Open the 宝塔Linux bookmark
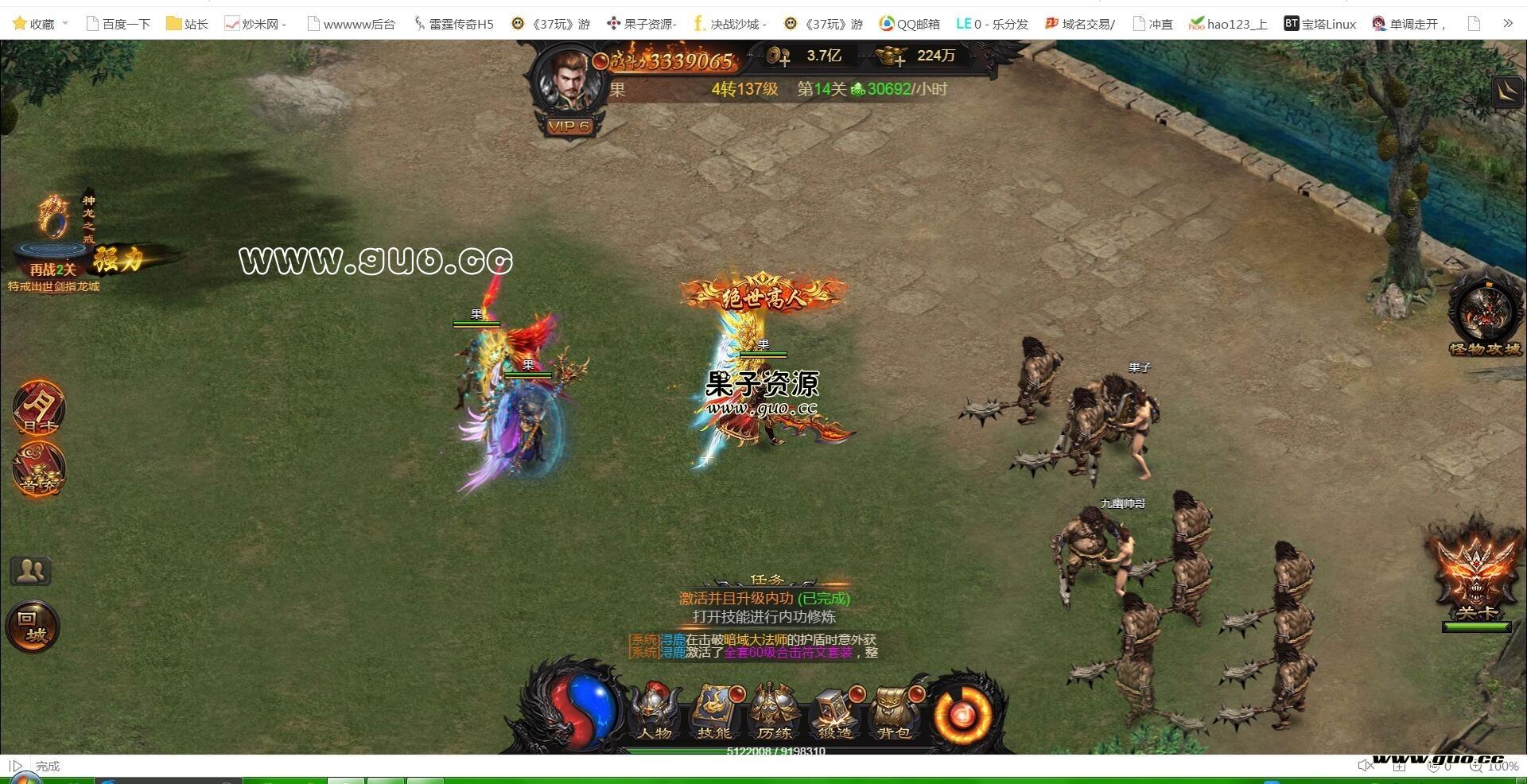This screenshot has height=784, width=1527. [1322, 23]
